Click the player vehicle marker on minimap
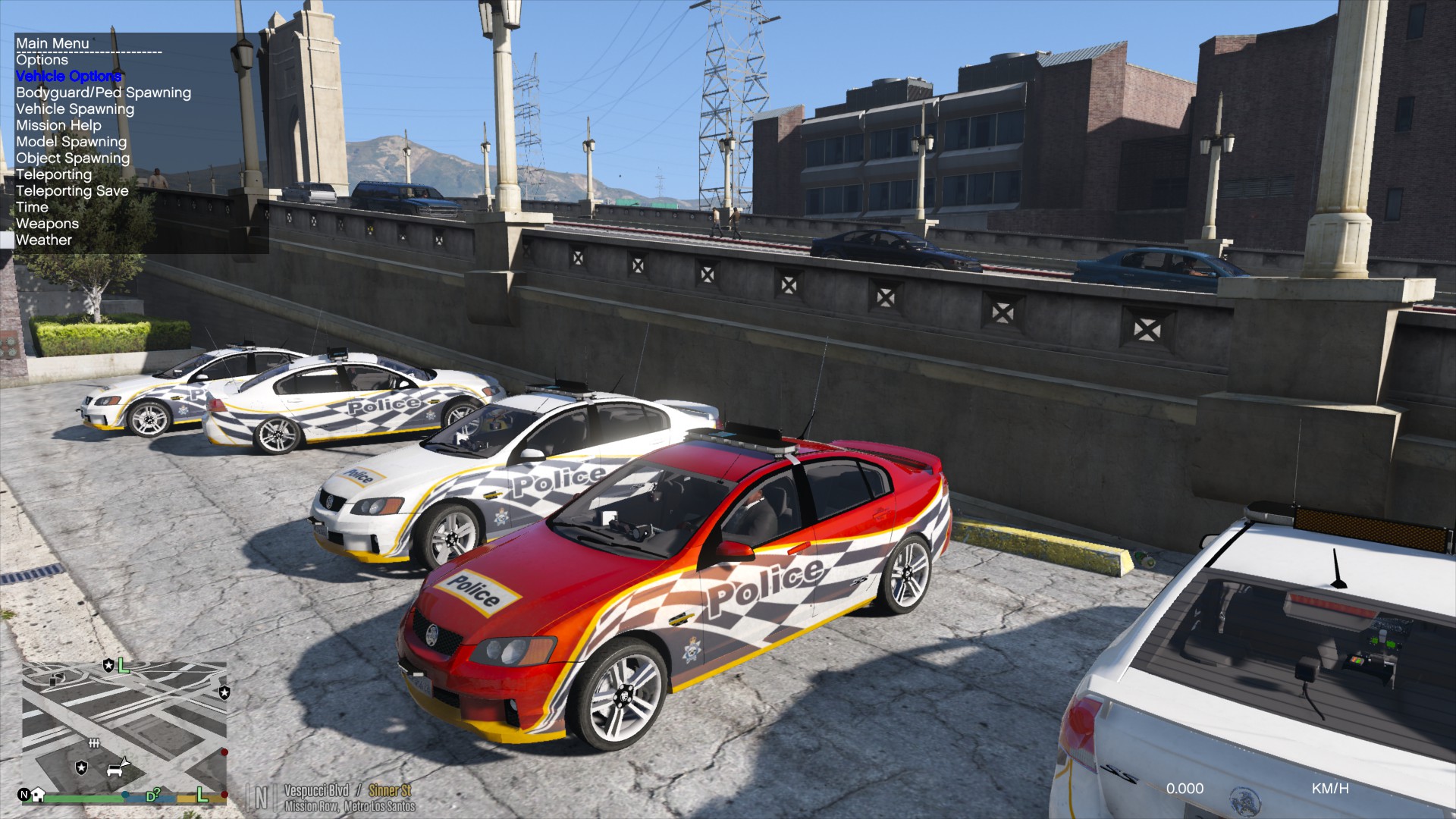Image resolution: width=1456 pixels, height=819 pixels. pyautogui.click(x=118, y=767)
